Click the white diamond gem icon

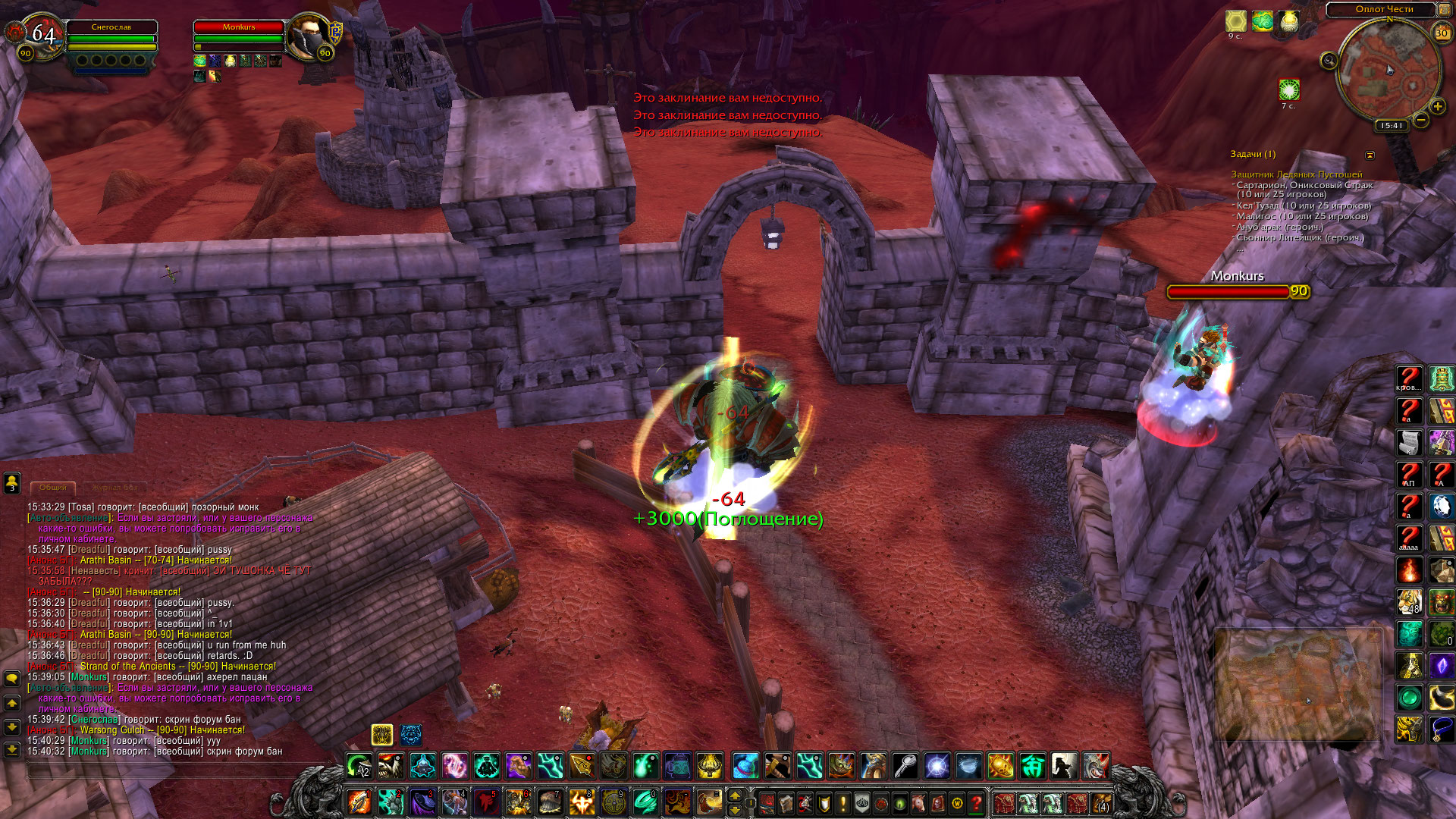pyautogui.click(x=1441, y=507)
